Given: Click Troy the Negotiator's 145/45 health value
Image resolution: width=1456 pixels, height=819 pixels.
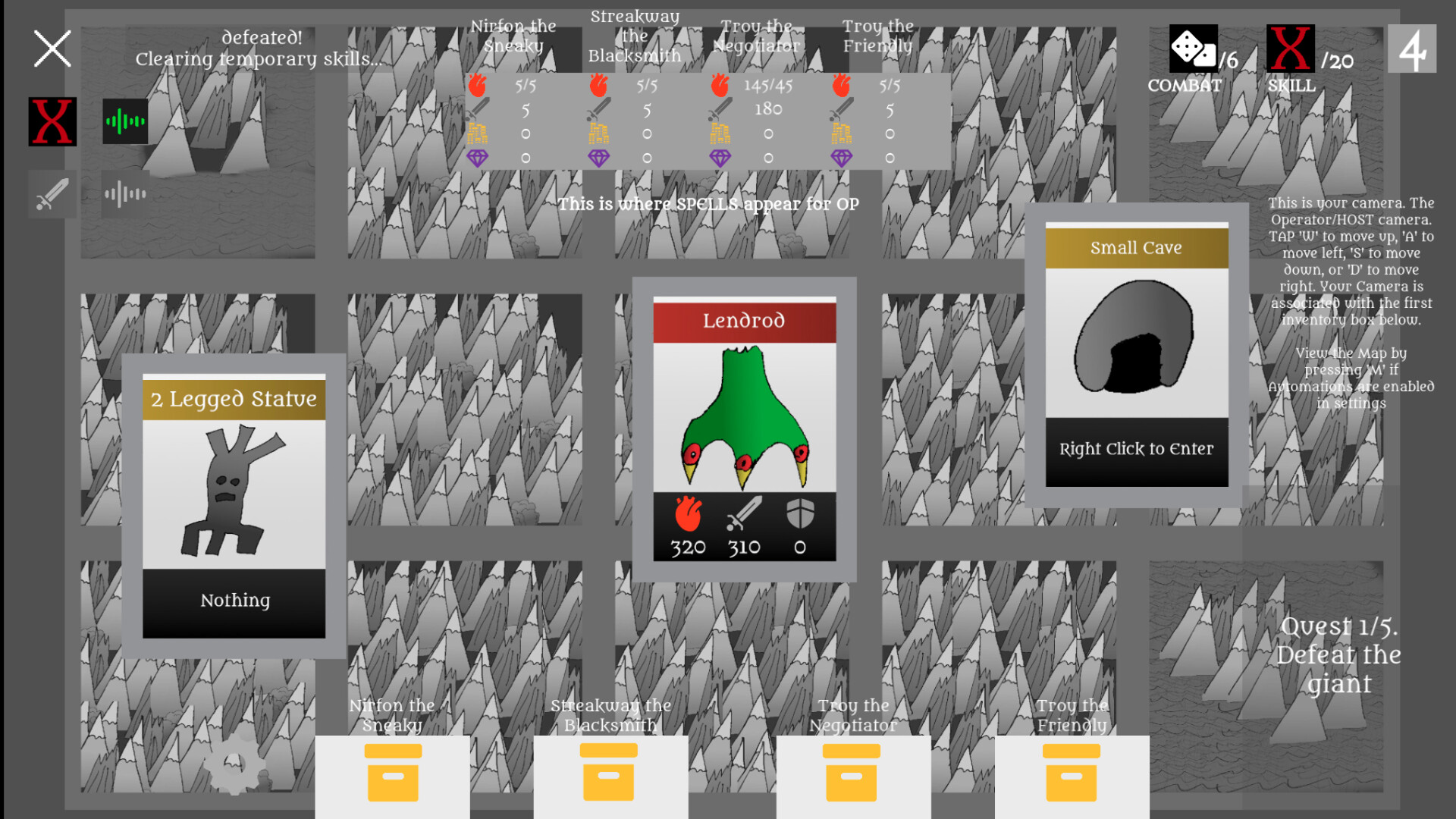Looking at the screenshot, I should 767,86.
